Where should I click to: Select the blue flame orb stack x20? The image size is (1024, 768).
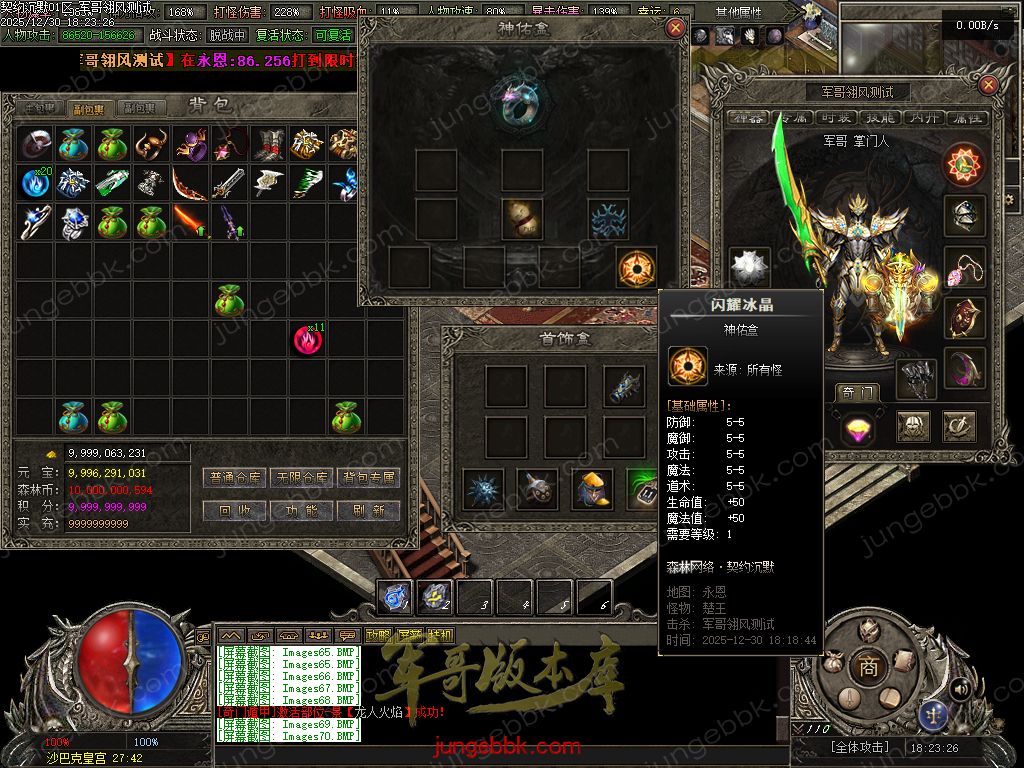point(36,183)
